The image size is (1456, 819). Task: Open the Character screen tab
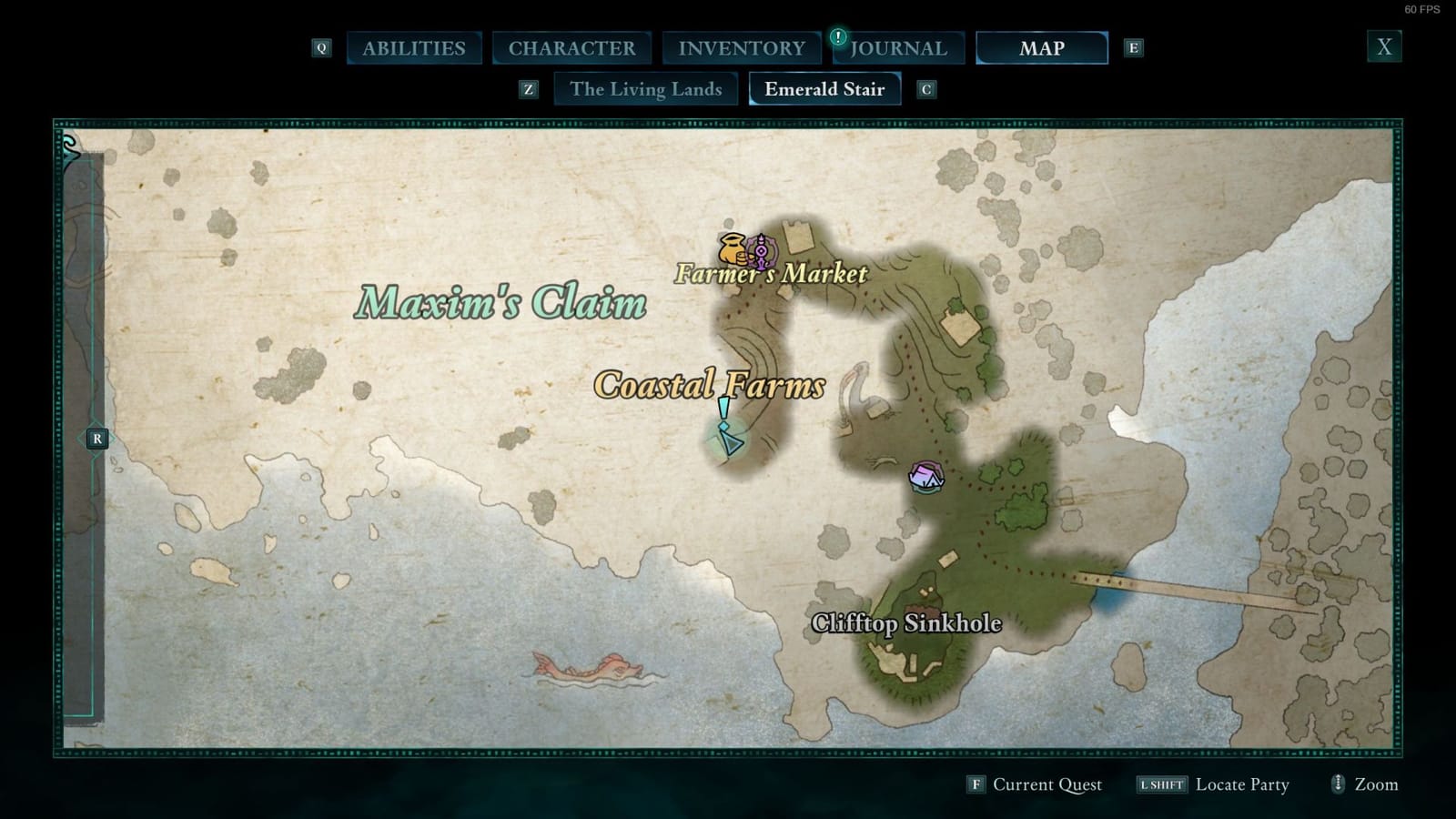click(x=573, y=47)
